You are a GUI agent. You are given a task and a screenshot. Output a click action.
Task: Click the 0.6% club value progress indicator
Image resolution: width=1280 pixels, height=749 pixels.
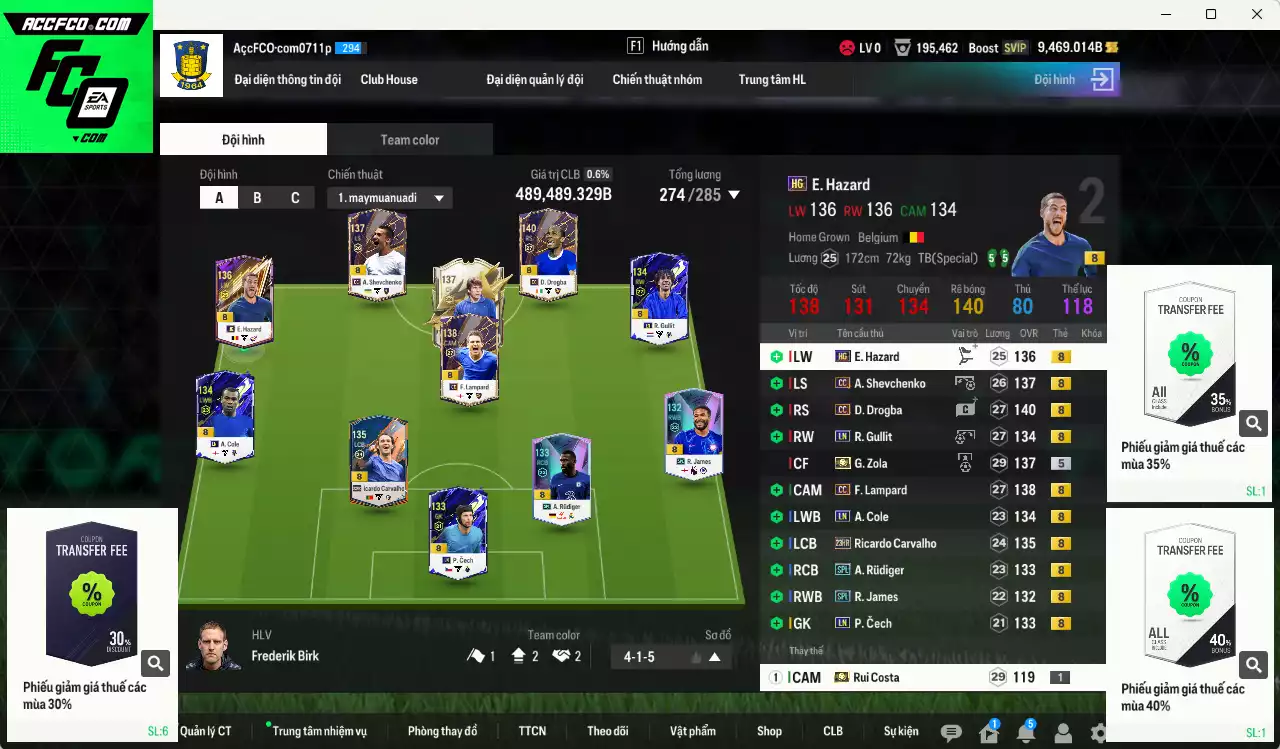coord(596,172)
